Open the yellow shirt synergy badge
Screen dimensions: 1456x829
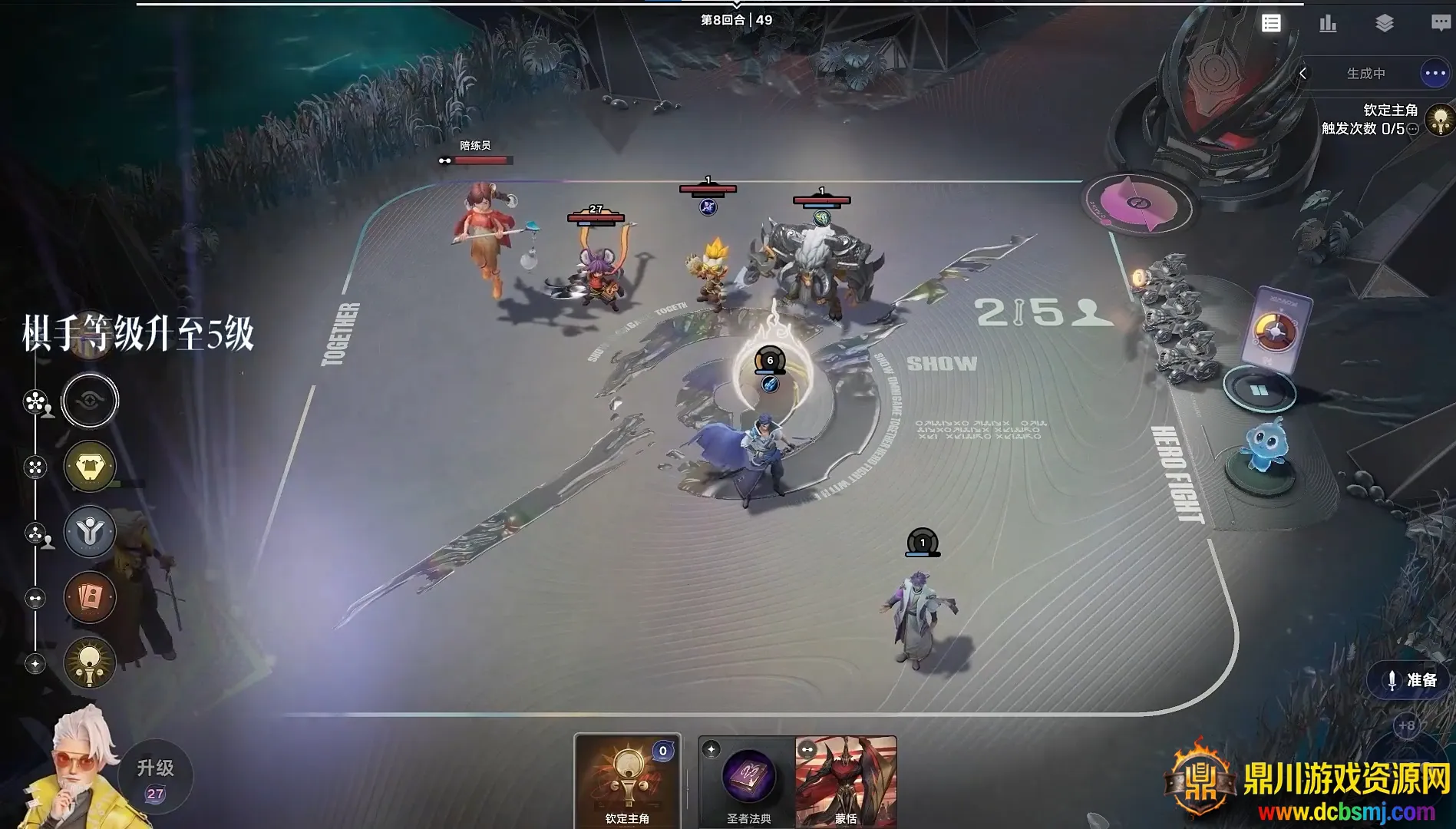90,466
